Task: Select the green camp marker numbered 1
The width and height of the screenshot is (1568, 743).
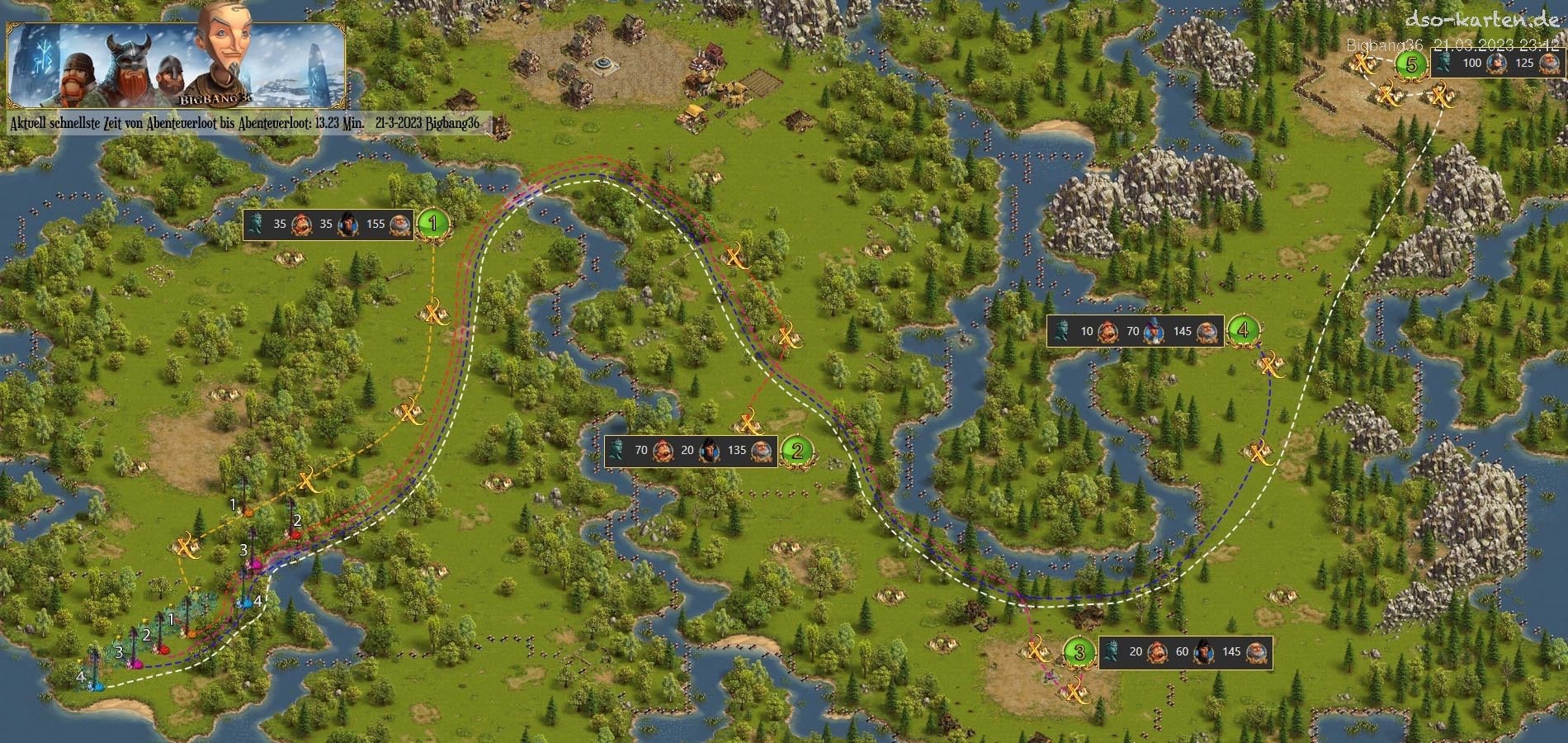Action: (x=432, y=224)
